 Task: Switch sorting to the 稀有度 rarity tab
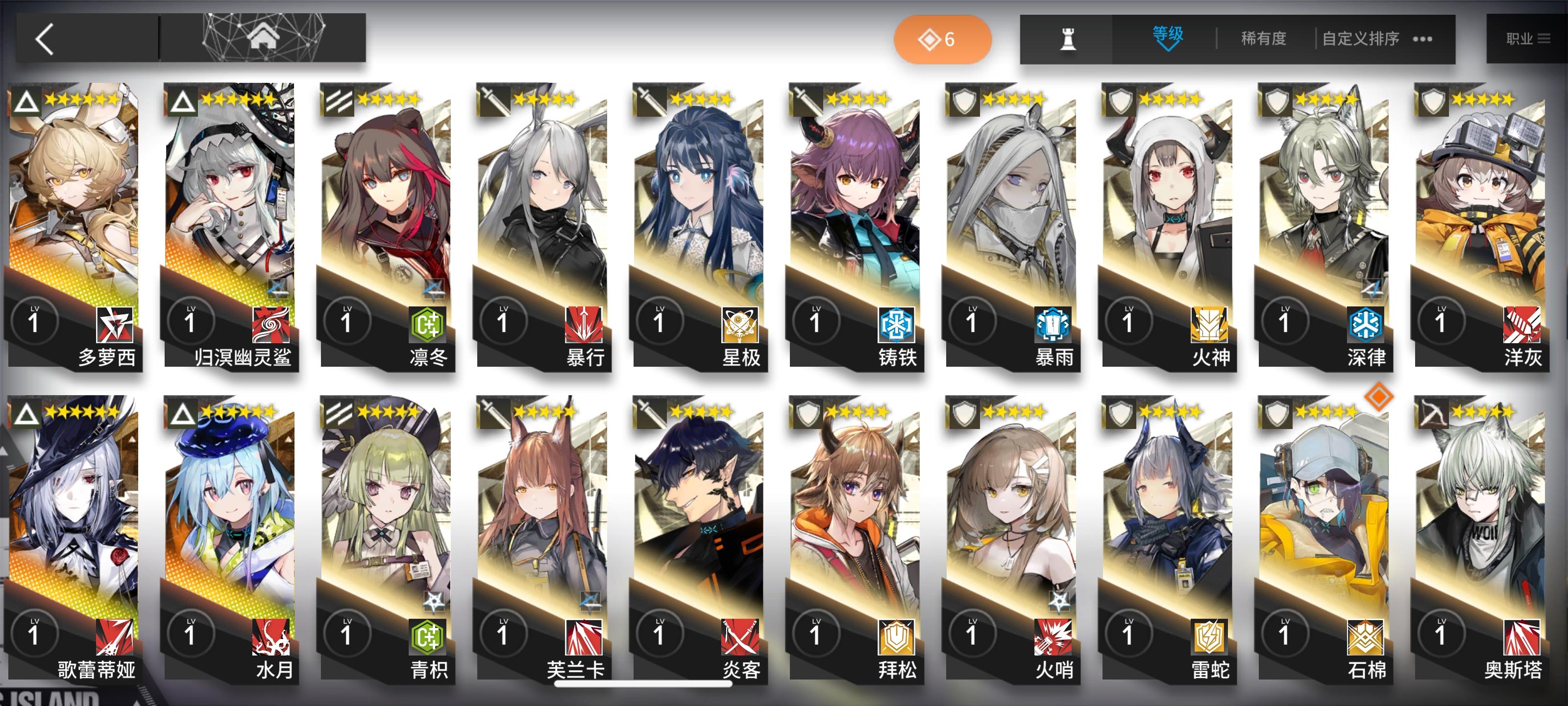tap(1263, 38)
